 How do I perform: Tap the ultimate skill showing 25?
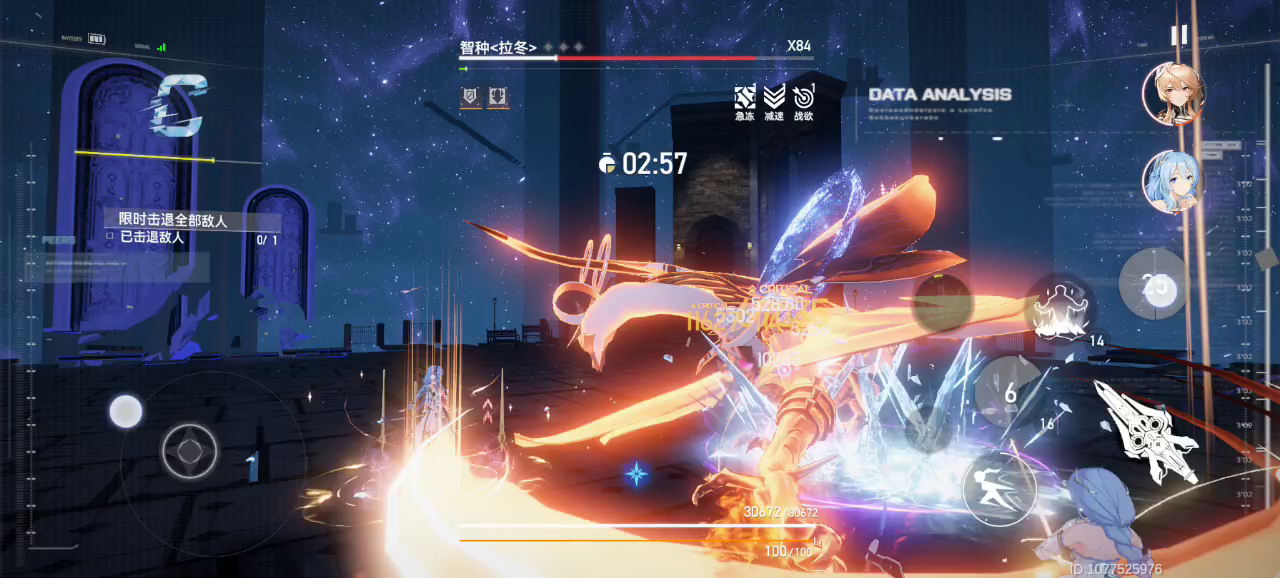[1155, 285]
